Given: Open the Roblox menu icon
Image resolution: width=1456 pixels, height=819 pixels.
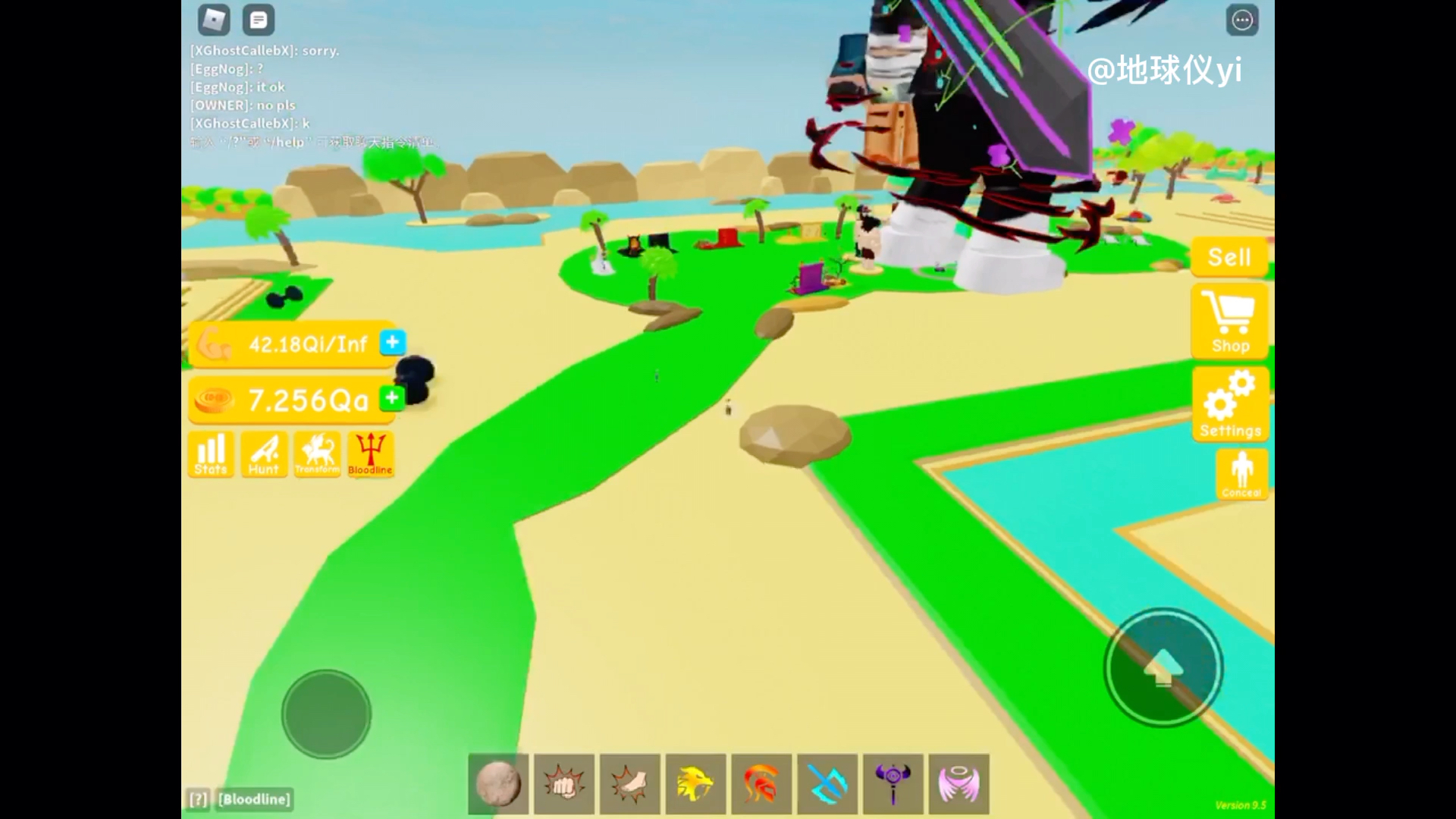Looking at the screenshot, I should tap(214, 20).
